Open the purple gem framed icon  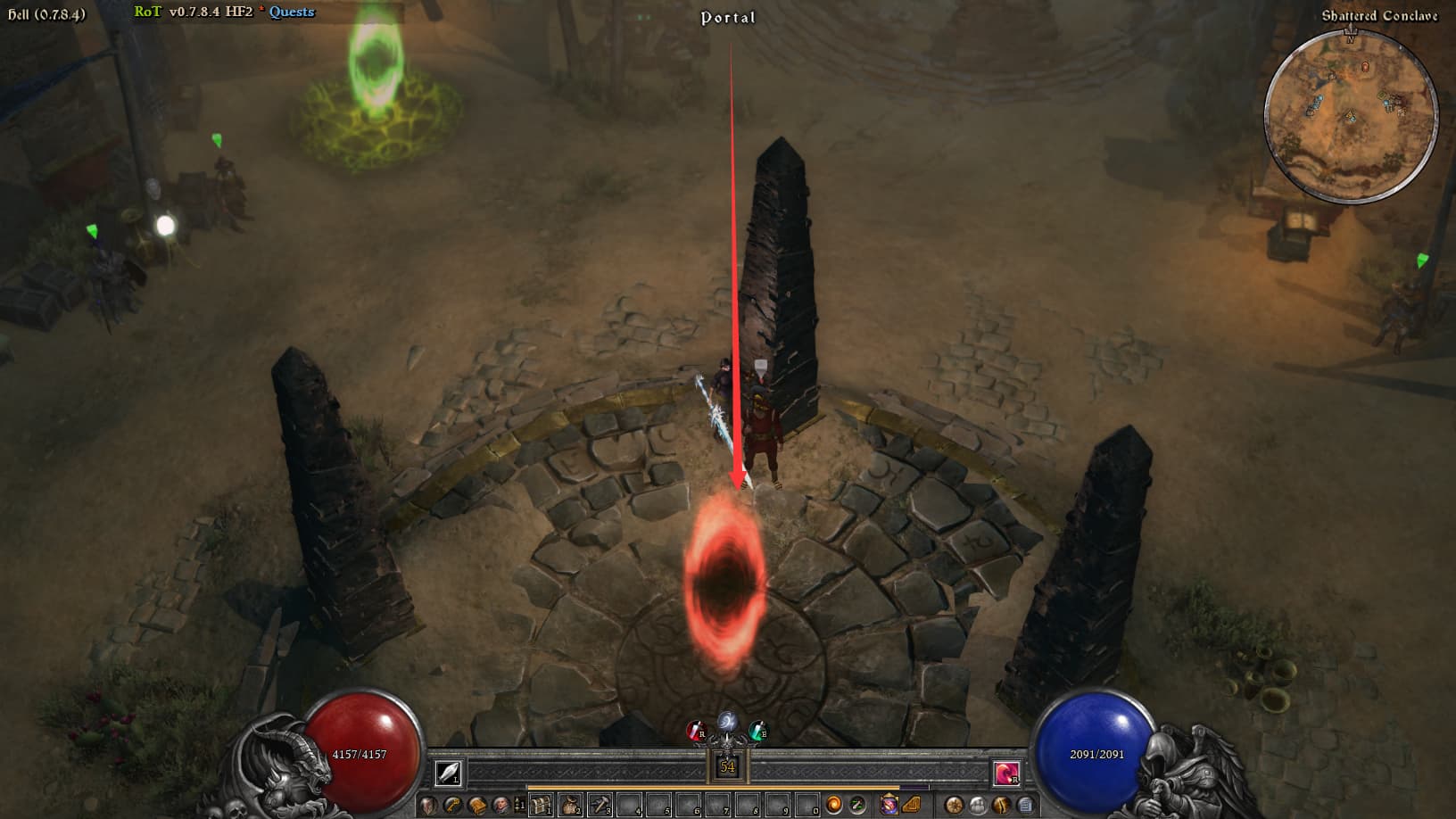[x=889, y=806]
